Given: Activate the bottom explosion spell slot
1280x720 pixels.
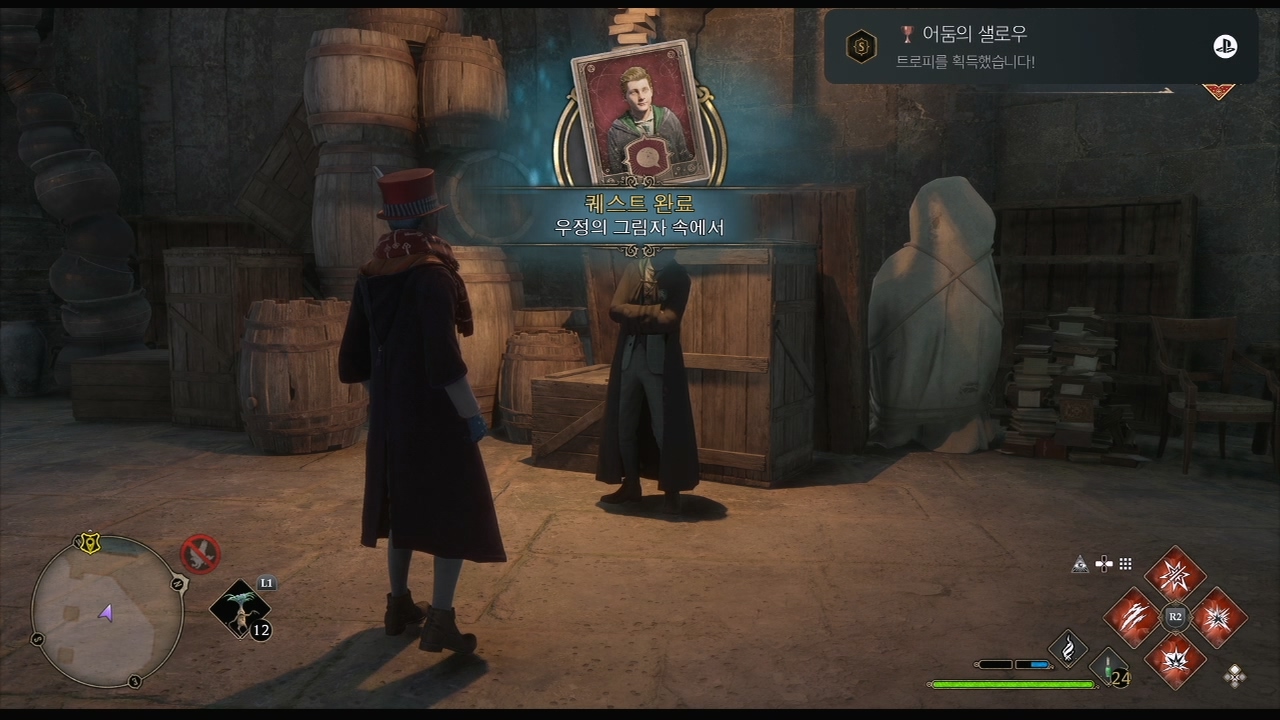Looking at the screenshot, I should pos(1175,658).
